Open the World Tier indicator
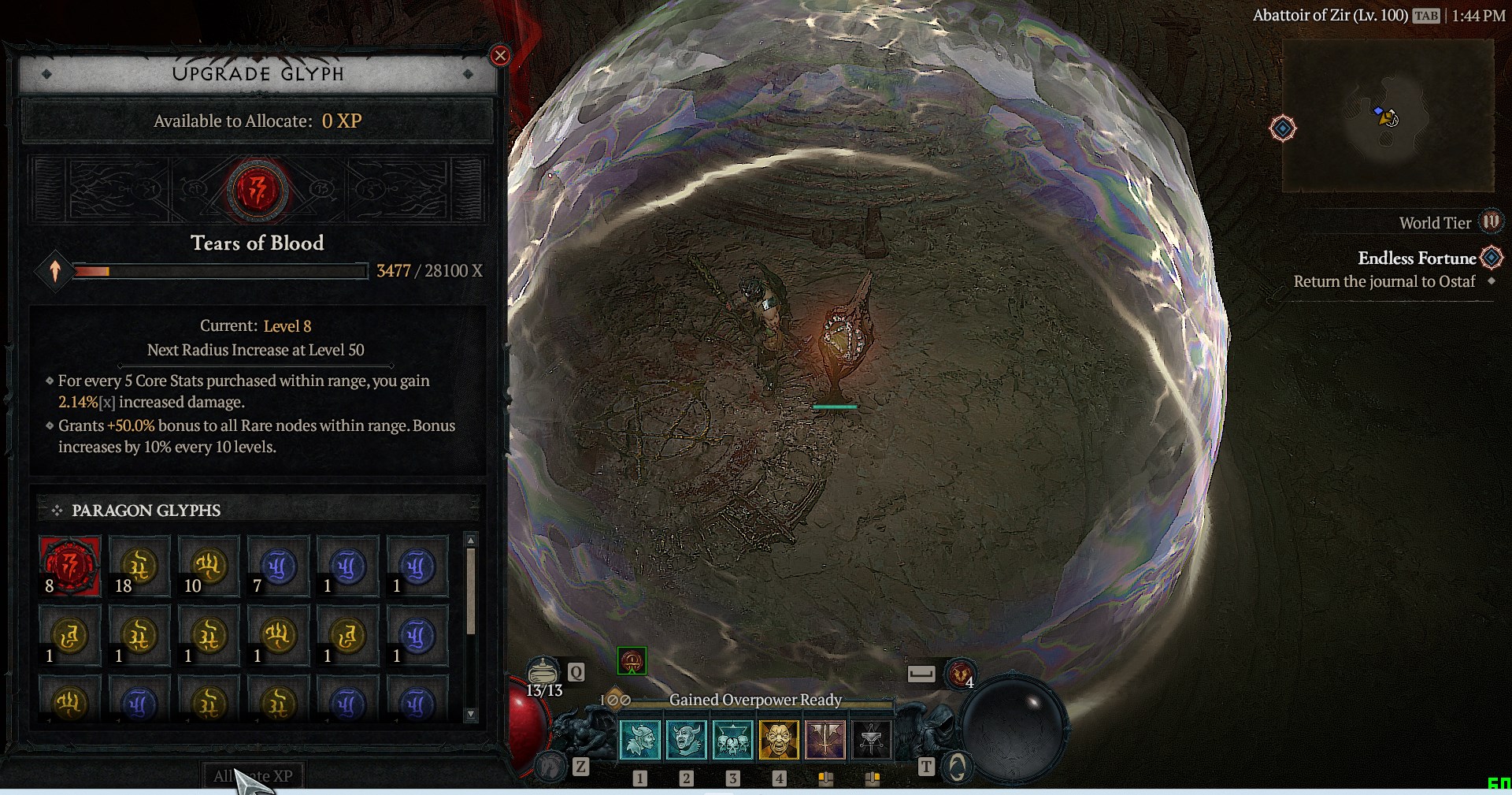This screenshot has width=1512, height=795. 1490,222
